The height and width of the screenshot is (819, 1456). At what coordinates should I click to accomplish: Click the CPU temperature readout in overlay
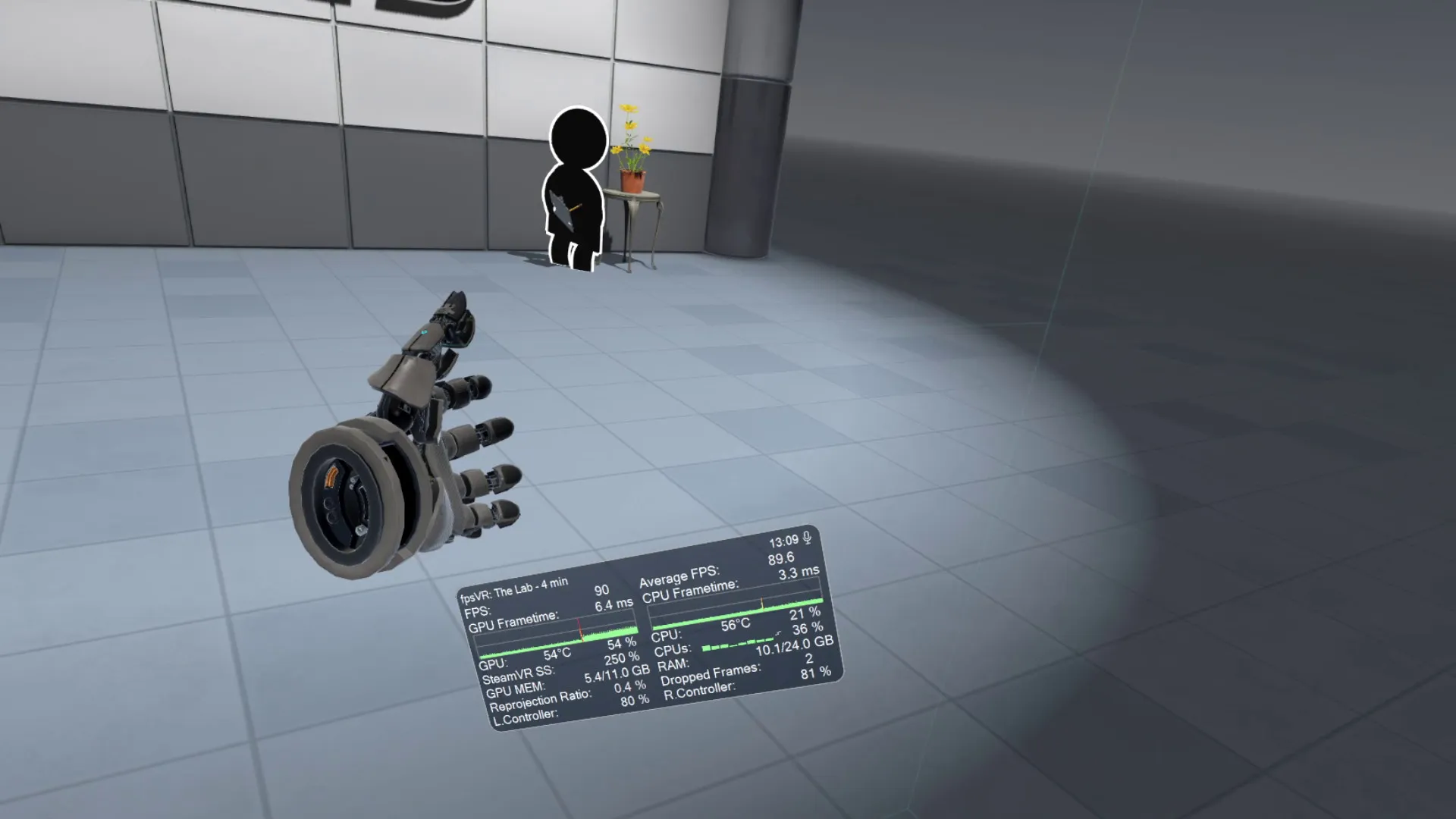[736, 624]
